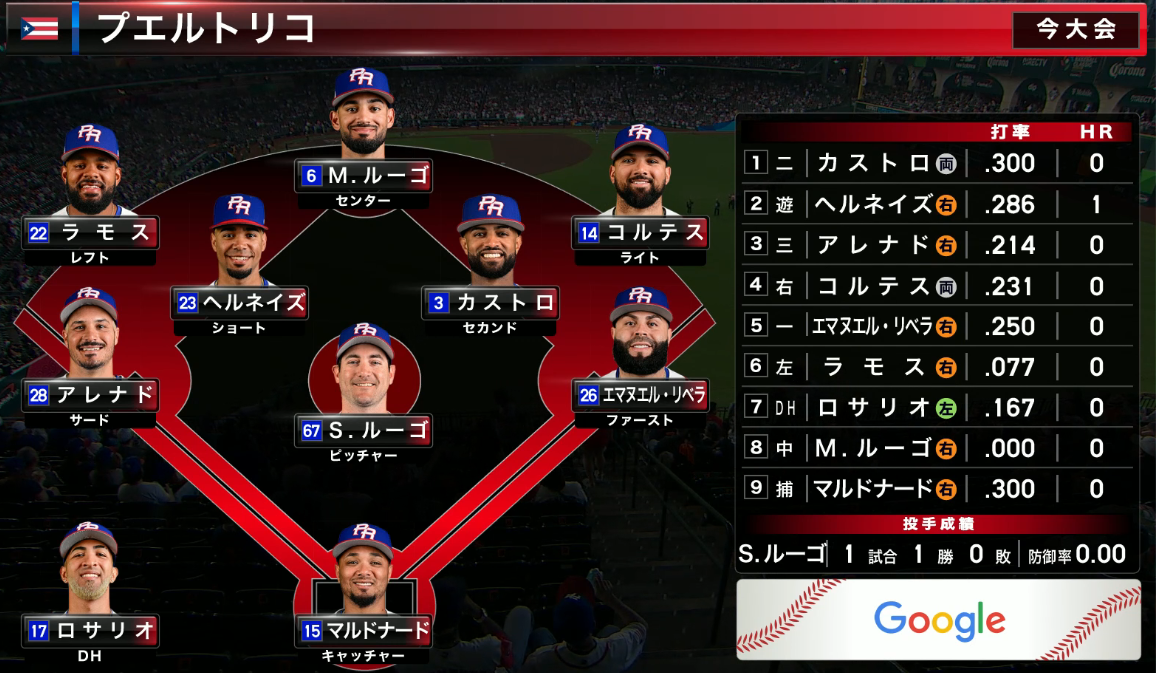Screen dimensions: 1156x673
Task: Select pitcher S.ルーゴ's player card
Action: [x=364, y=431]
